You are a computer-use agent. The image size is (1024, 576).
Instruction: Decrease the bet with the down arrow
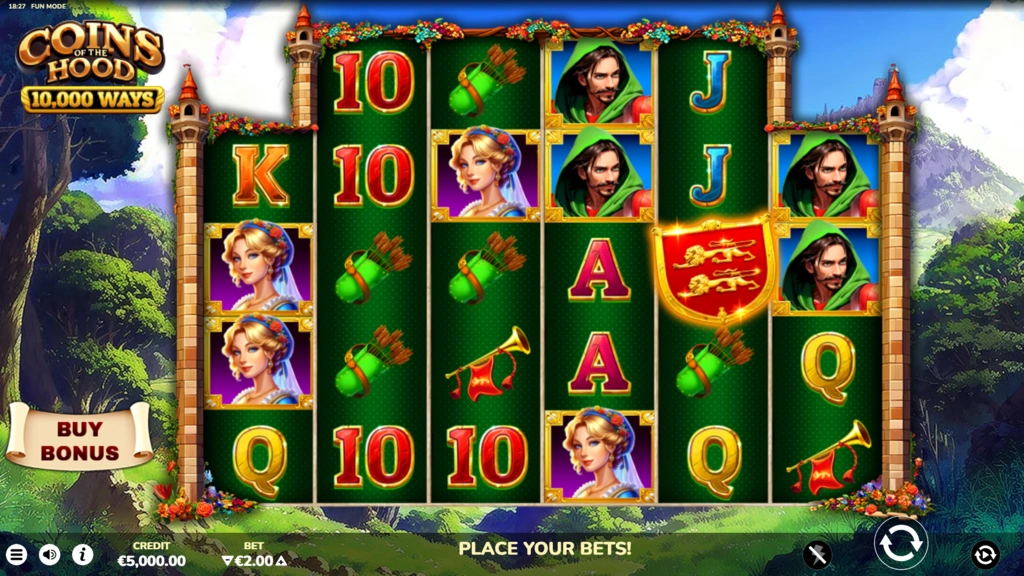pos(228,561)
